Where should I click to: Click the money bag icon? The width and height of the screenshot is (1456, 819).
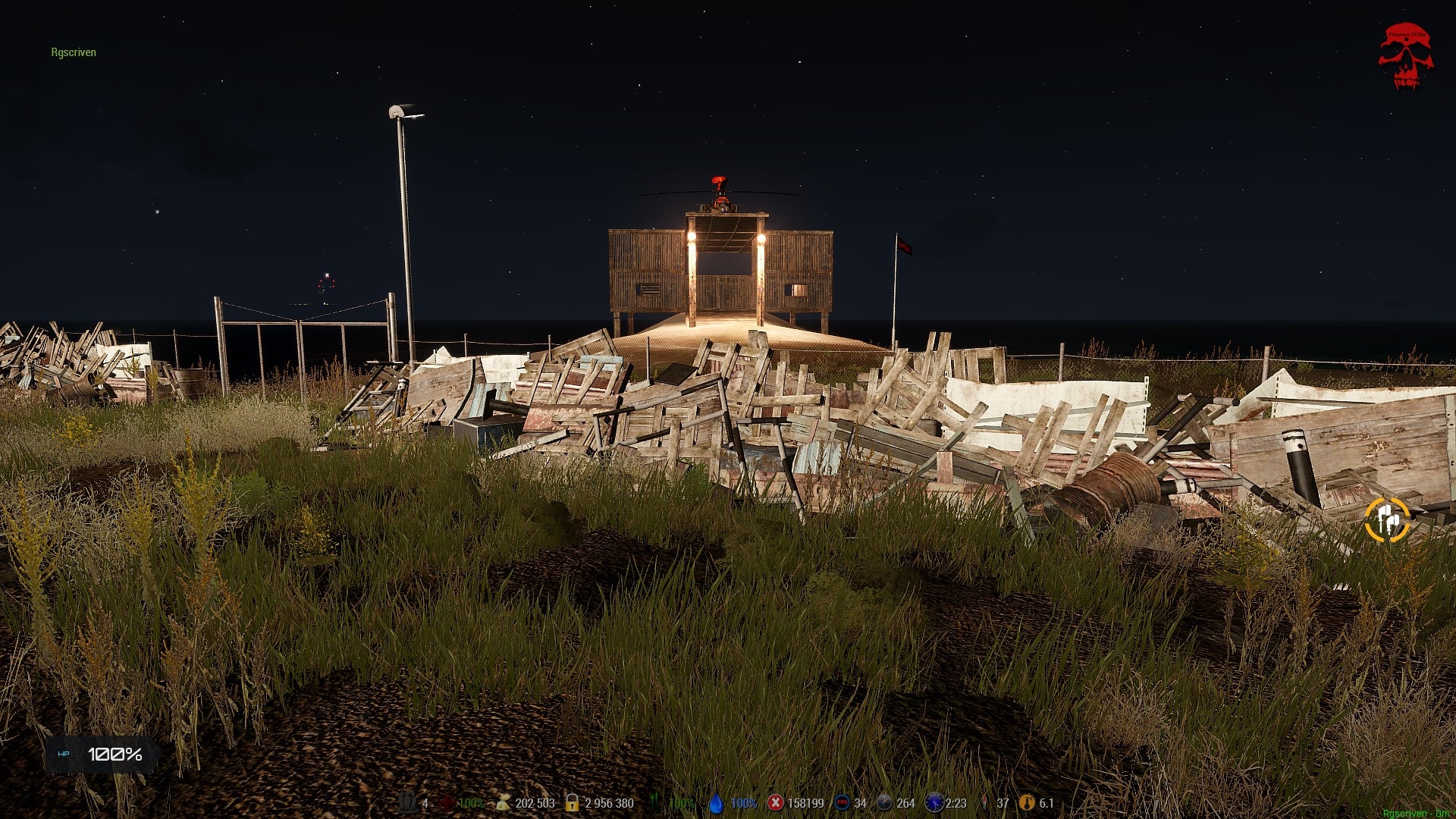click(x=503, y=803)
